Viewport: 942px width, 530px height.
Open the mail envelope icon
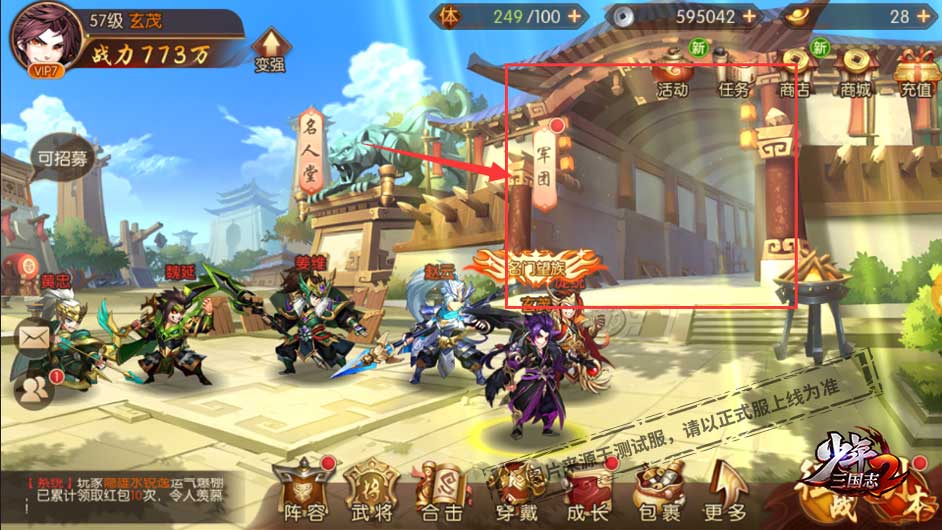tap(33, 338)
